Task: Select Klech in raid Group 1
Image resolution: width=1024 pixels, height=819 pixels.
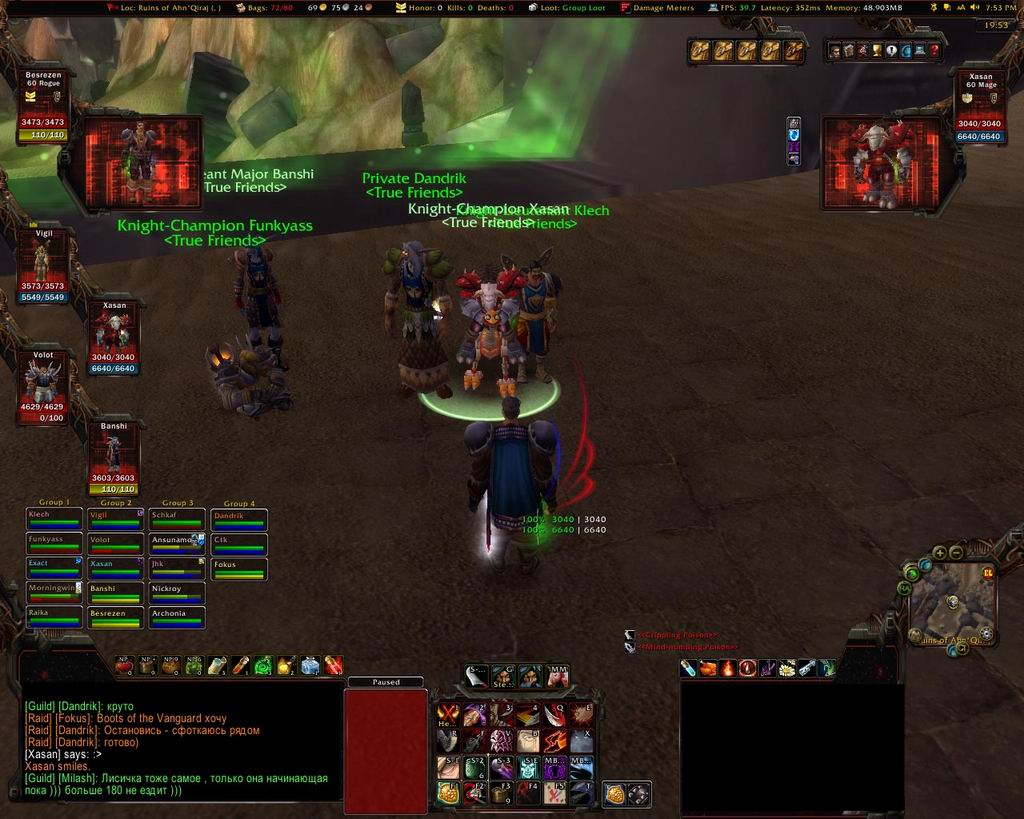Action: [54, 518]
